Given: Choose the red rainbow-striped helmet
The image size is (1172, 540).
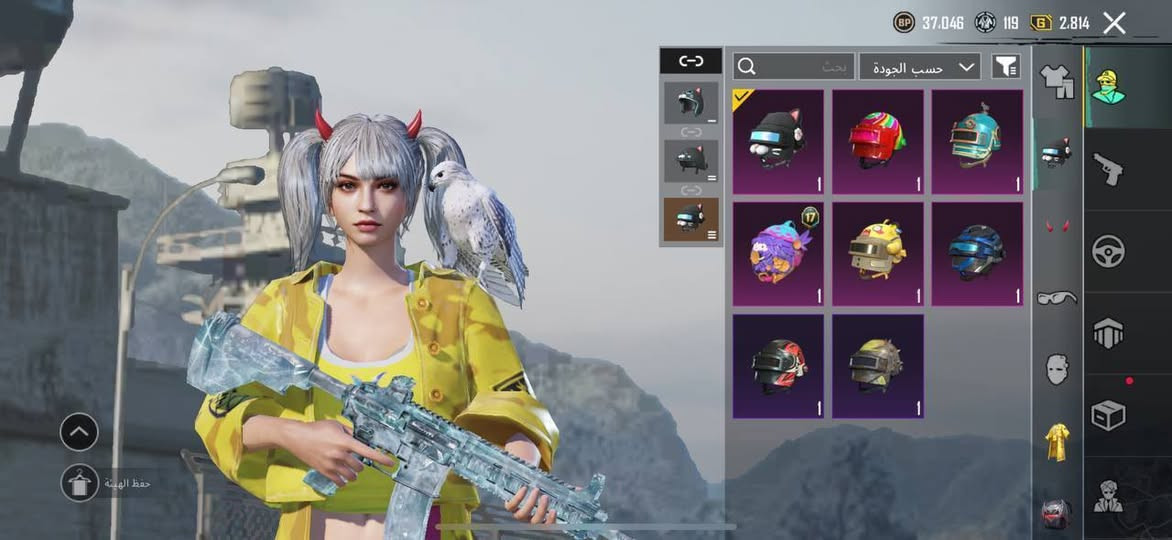Looking at the screenshot, I should (877, 141).
